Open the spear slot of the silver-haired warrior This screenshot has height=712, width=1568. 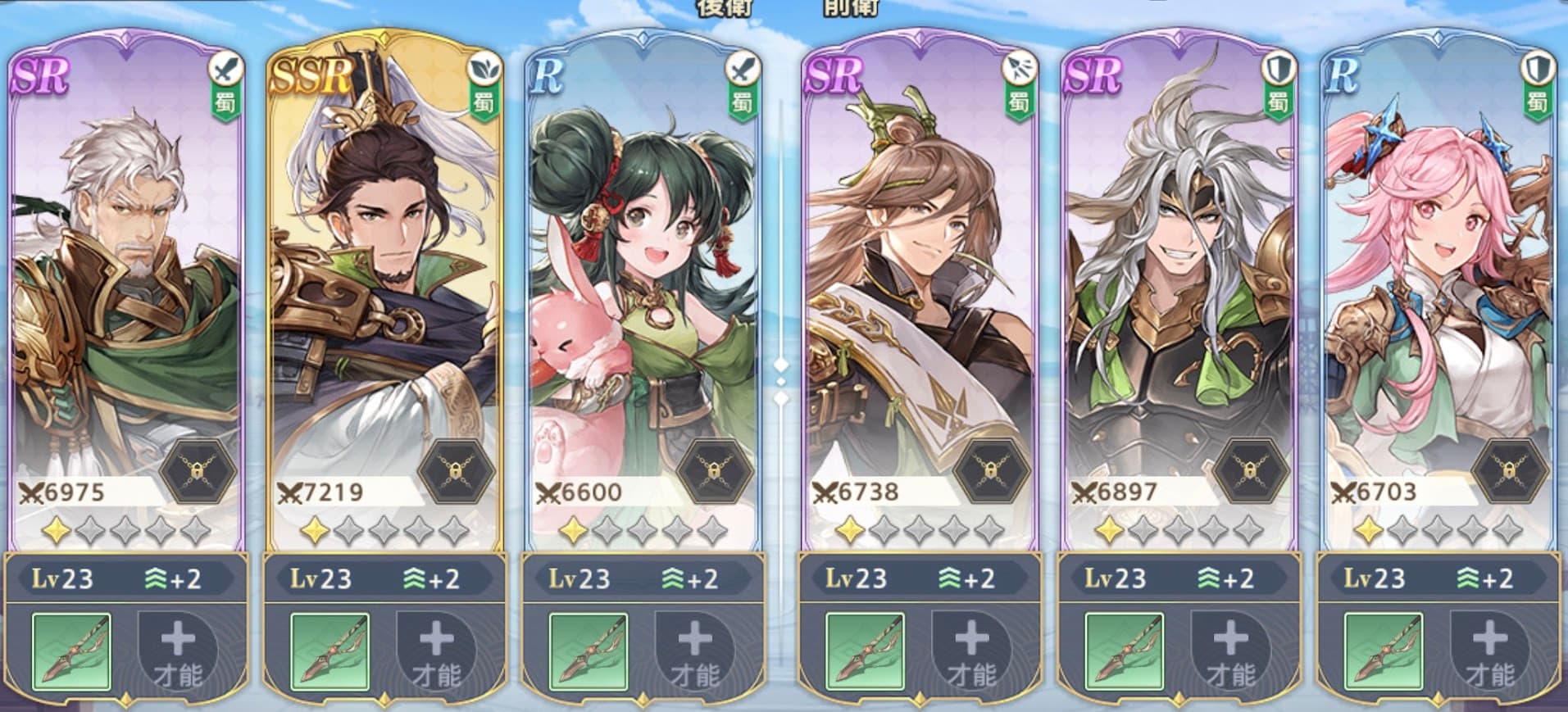pyautogui.click(x=1125, y=651)
